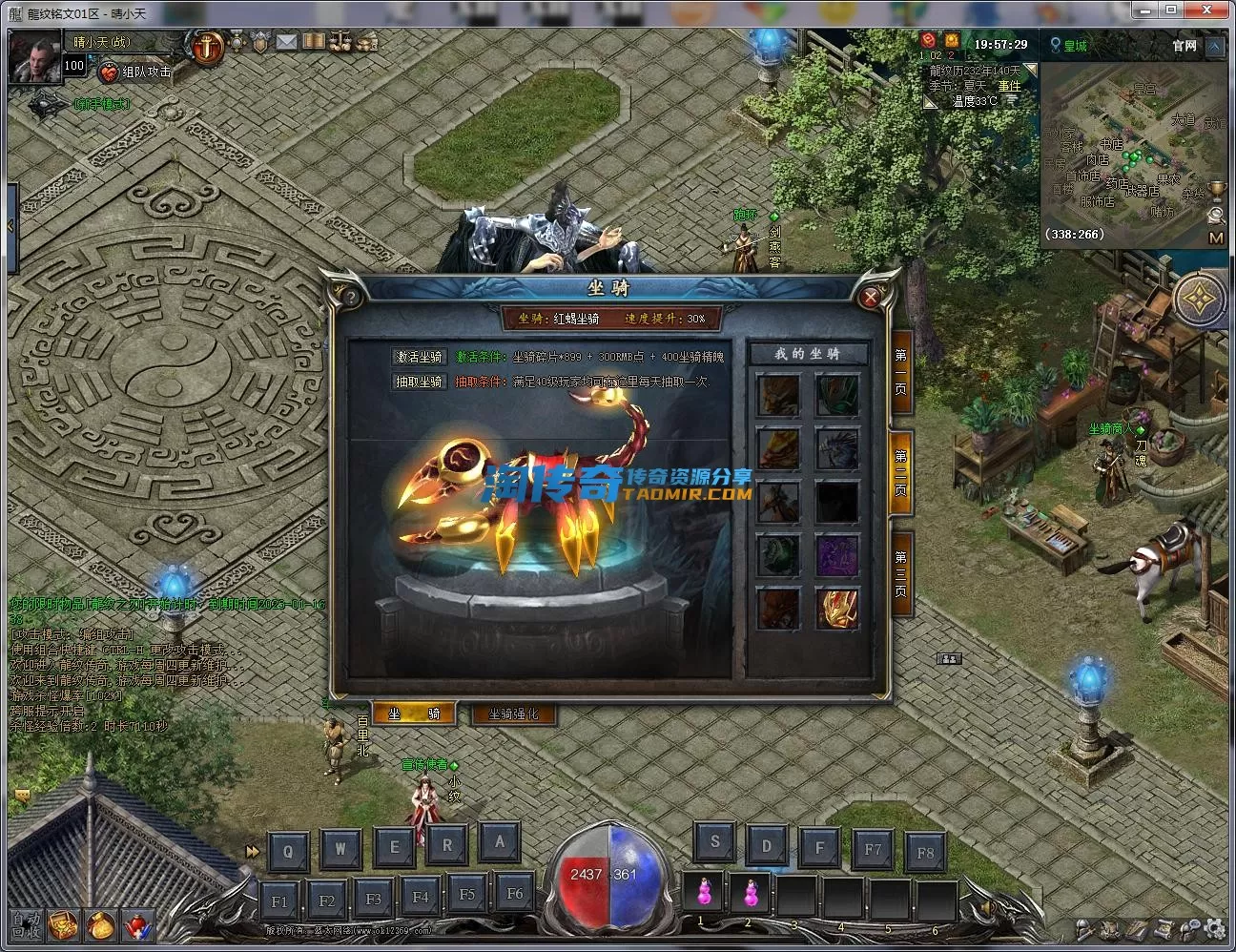
Task: Select the golden scorpion mount thumbnail
Action: [x=836, y=608]
